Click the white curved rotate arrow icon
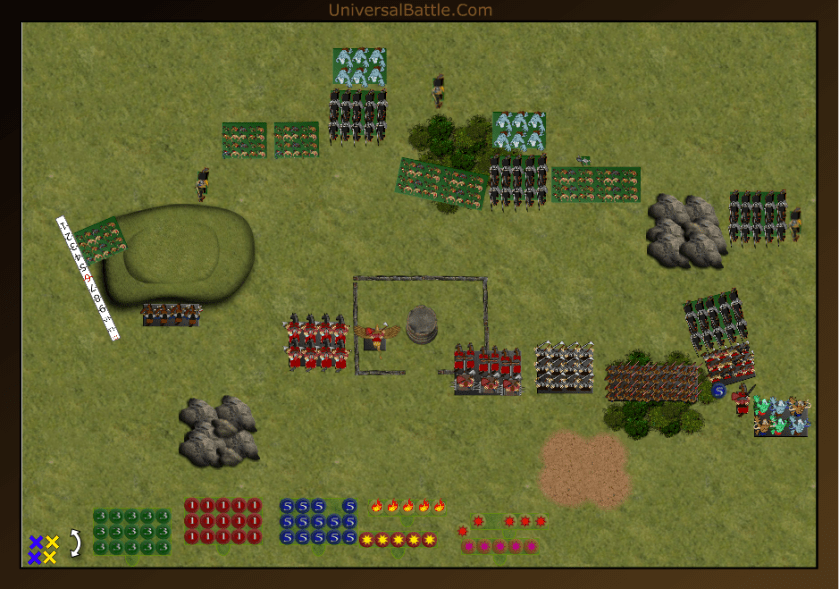This screenshot has height=589, width=839. coord(74,543)
